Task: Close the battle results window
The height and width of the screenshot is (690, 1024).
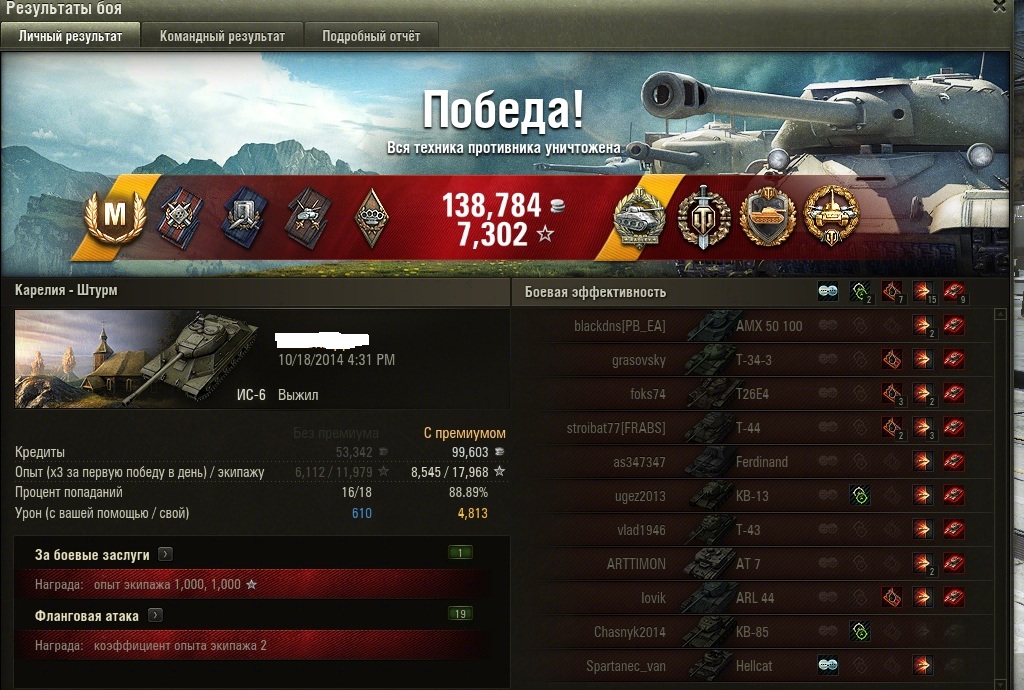Action: tap(998, 6)
